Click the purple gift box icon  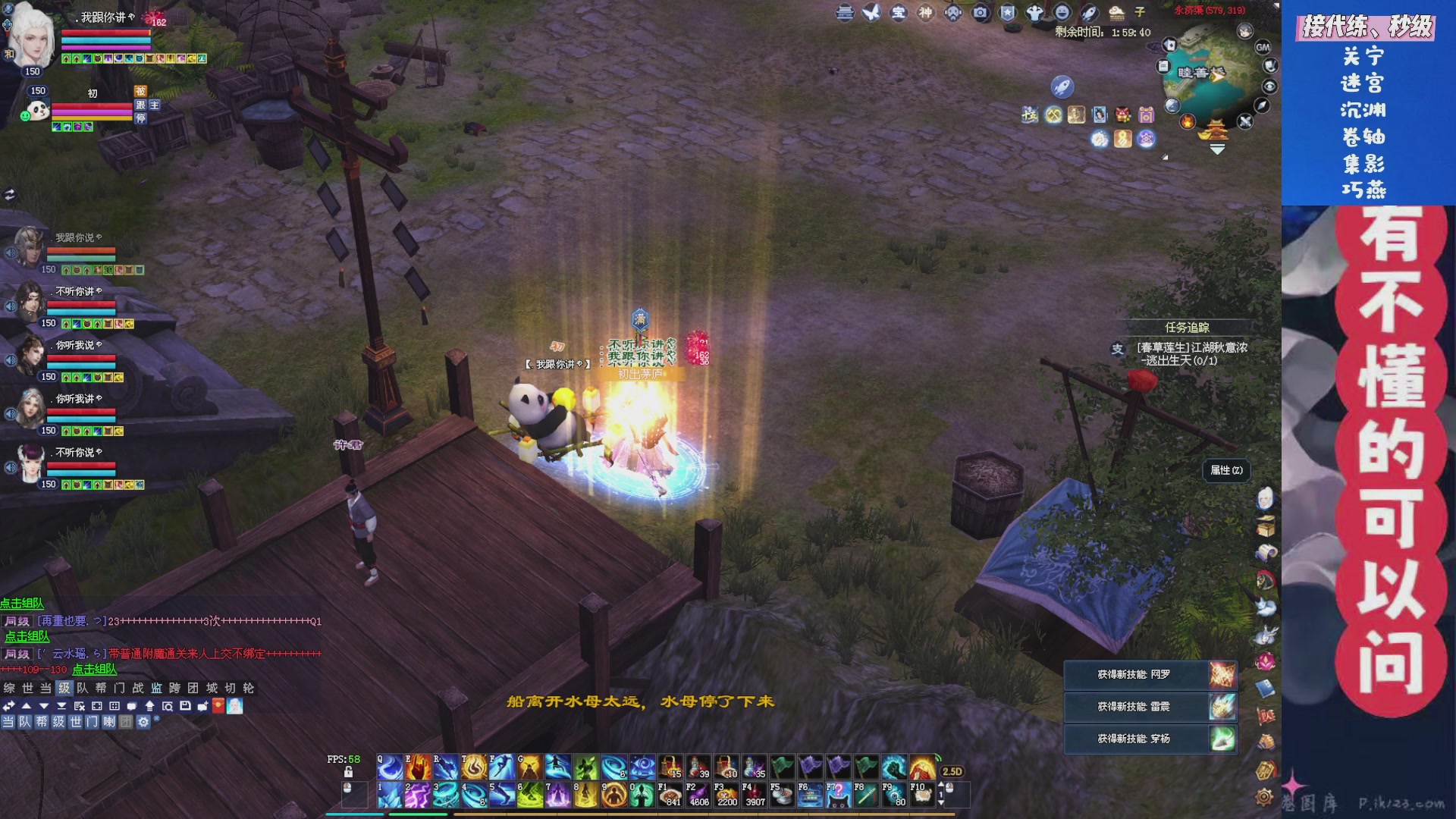(x=1147, y=115)
